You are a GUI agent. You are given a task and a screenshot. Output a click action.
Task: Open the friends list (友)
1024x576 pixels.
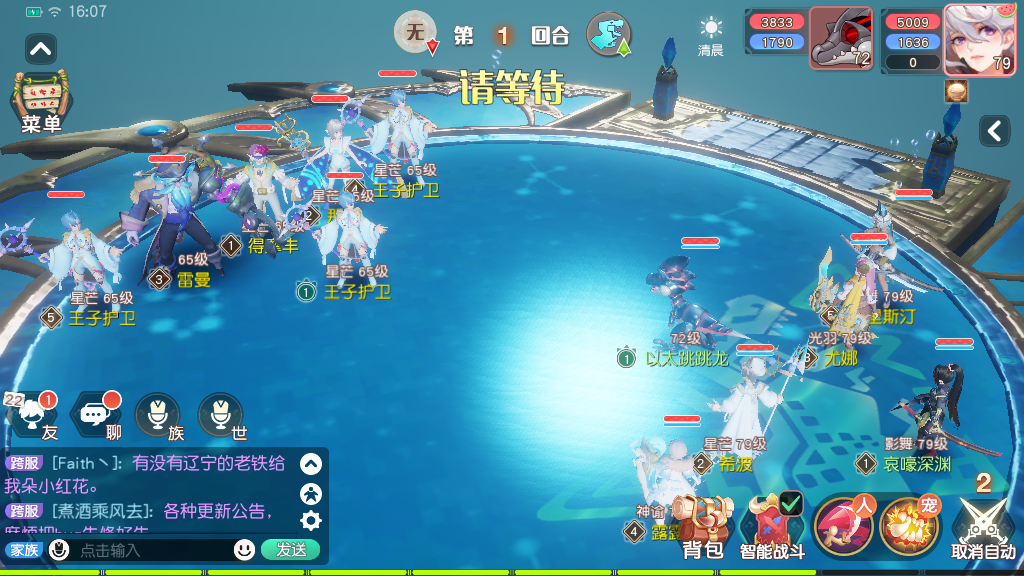[33, 415]
